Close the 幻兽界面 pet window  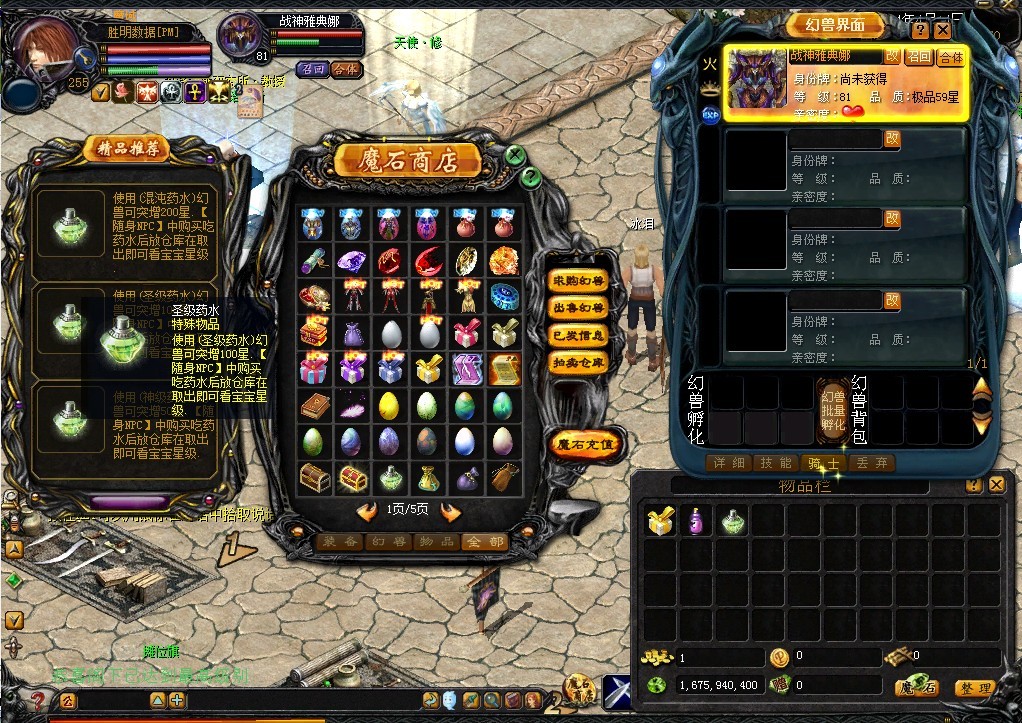943,30
